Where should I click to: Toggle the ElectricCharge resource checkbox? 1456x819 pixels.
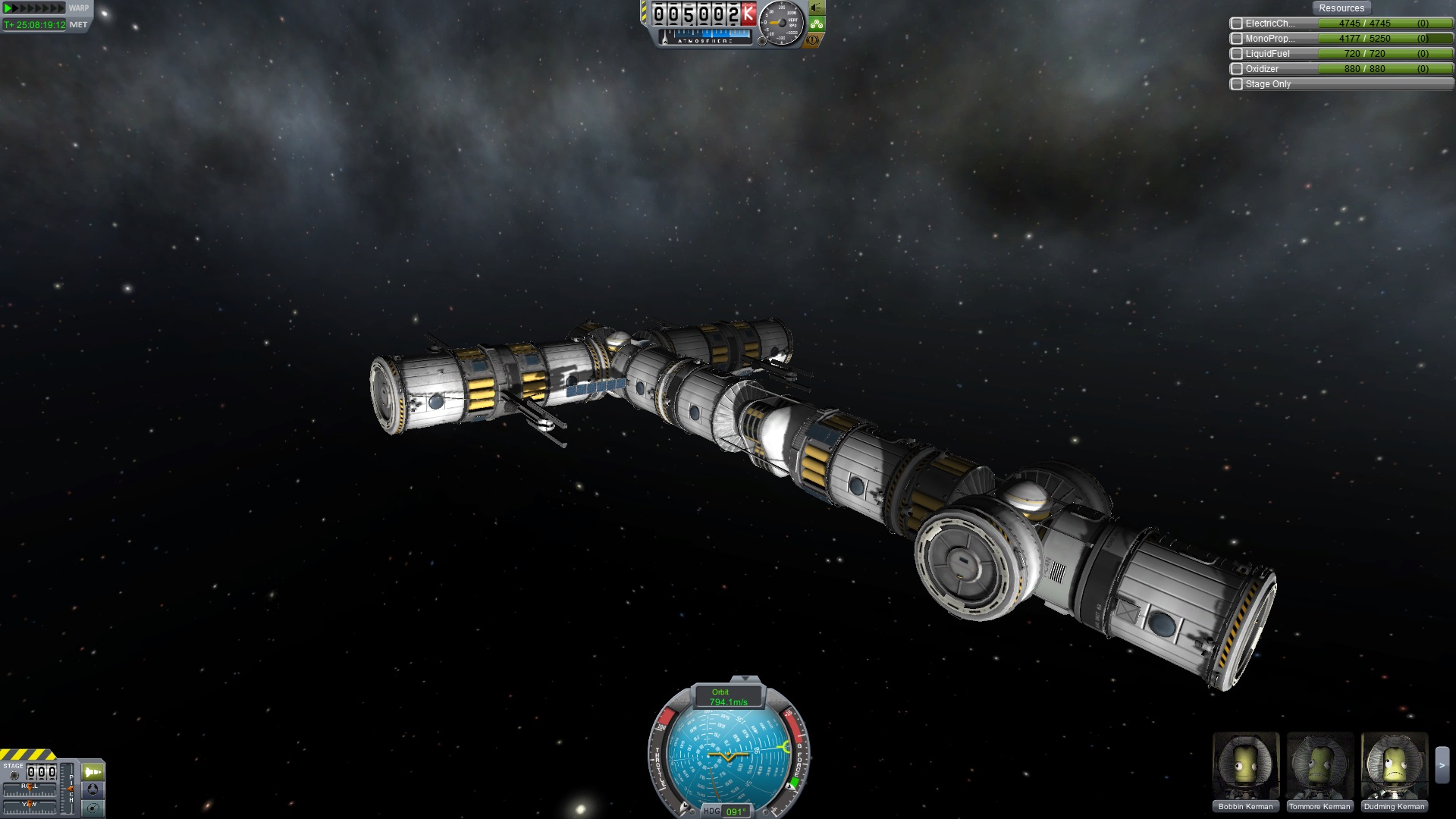click(x=1237, y=24)
